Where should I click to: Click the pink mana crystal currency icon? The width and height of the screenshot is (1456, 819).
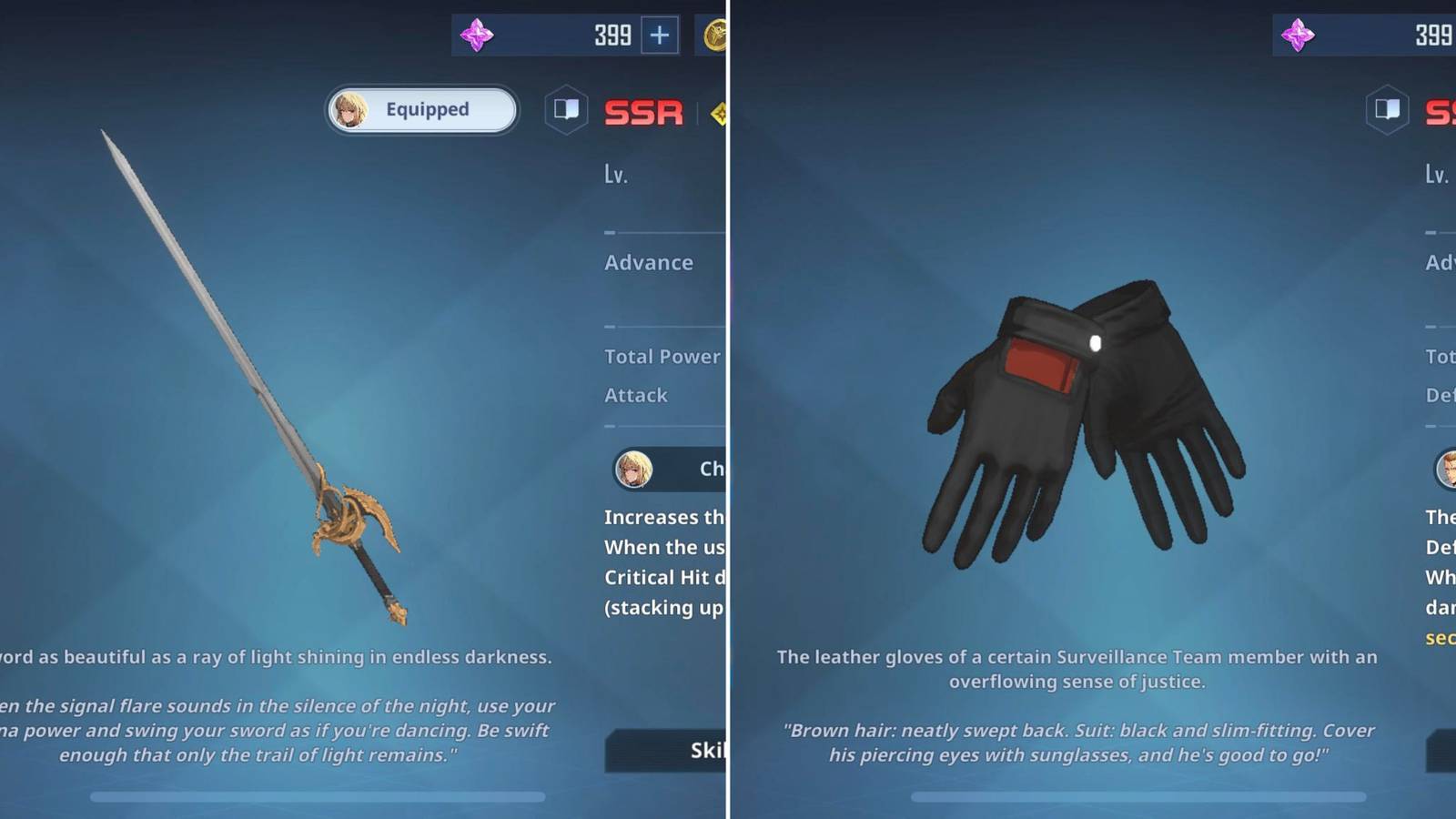[480, 35]
